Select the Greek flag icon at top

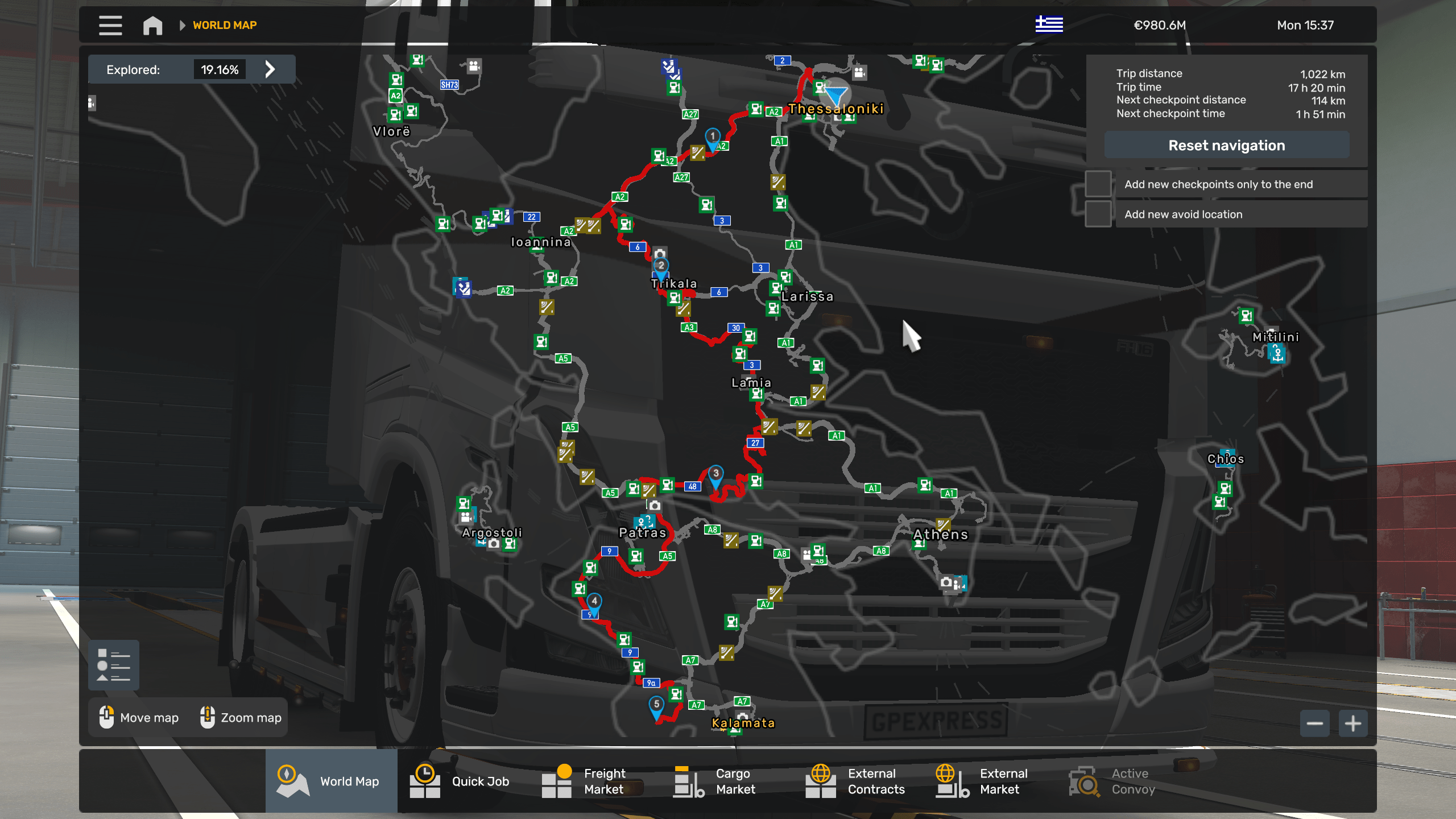click(x=1049, y=24)
